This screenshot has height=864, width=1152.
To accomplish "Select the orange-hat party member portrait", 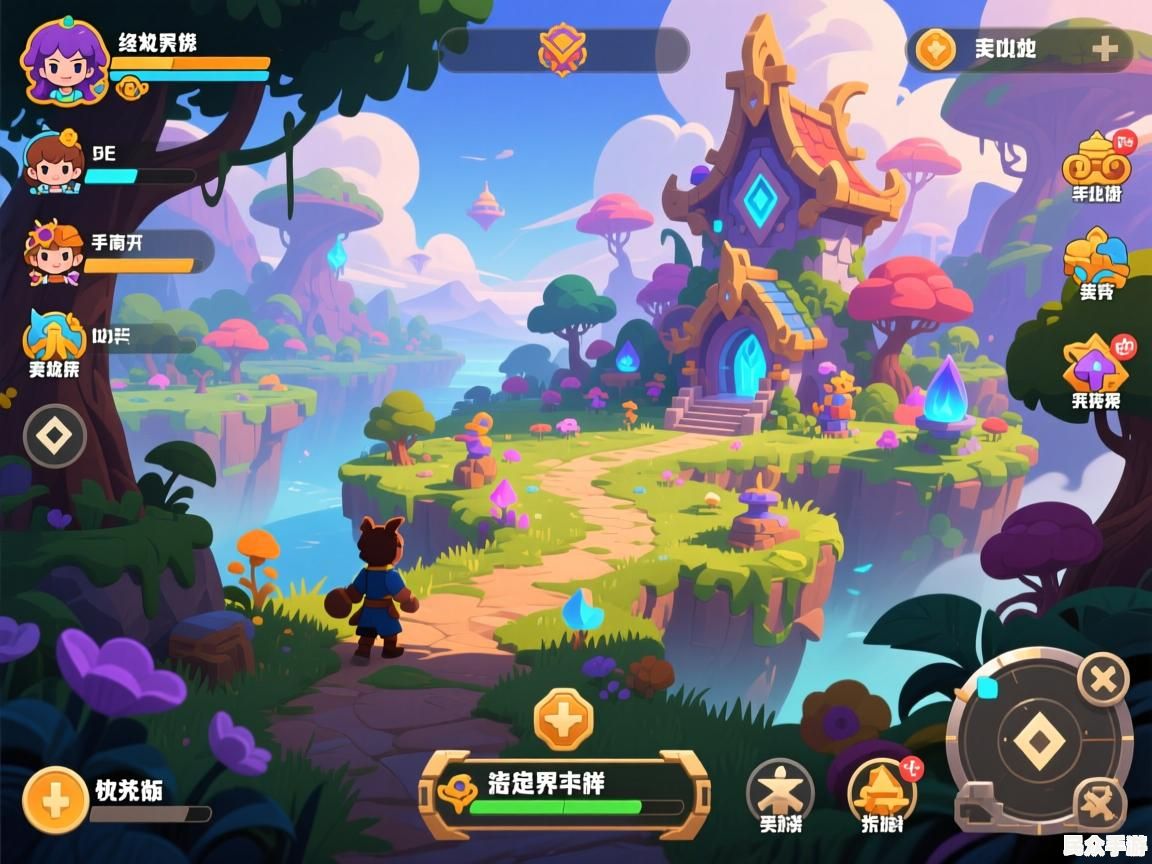I will pyautogui.click(x=54, y=252).
